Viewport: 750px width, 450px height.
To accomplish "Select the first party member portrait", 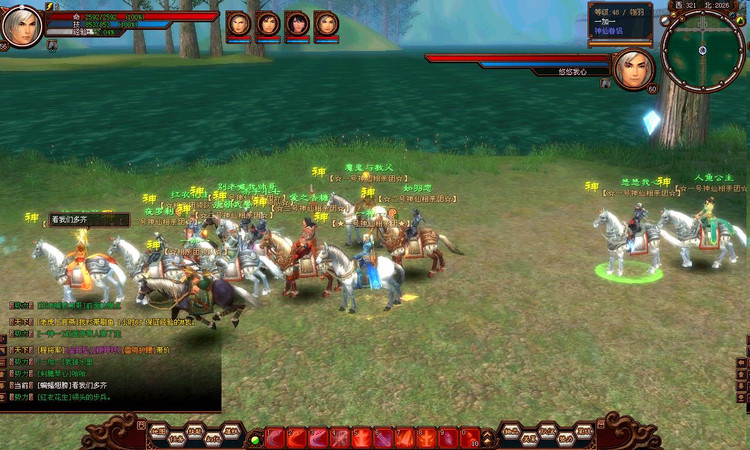I will (x=239, y=25).
